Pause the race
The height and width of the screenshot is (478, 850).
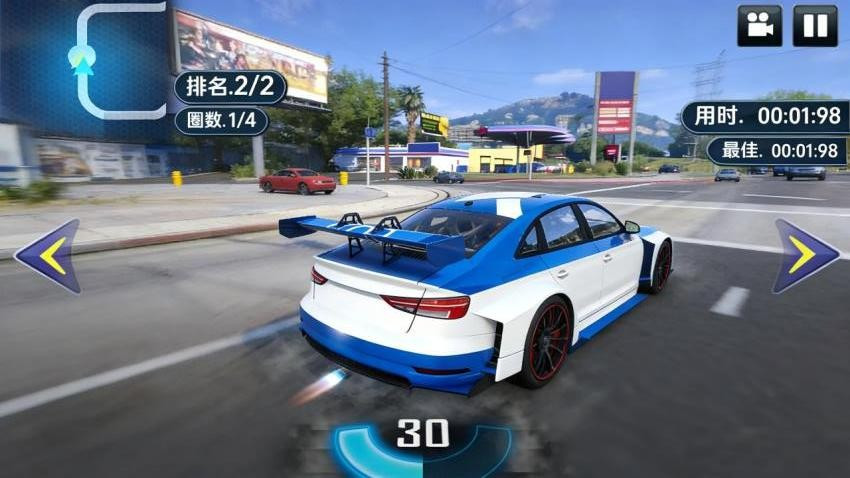click(x=814, y=26)
